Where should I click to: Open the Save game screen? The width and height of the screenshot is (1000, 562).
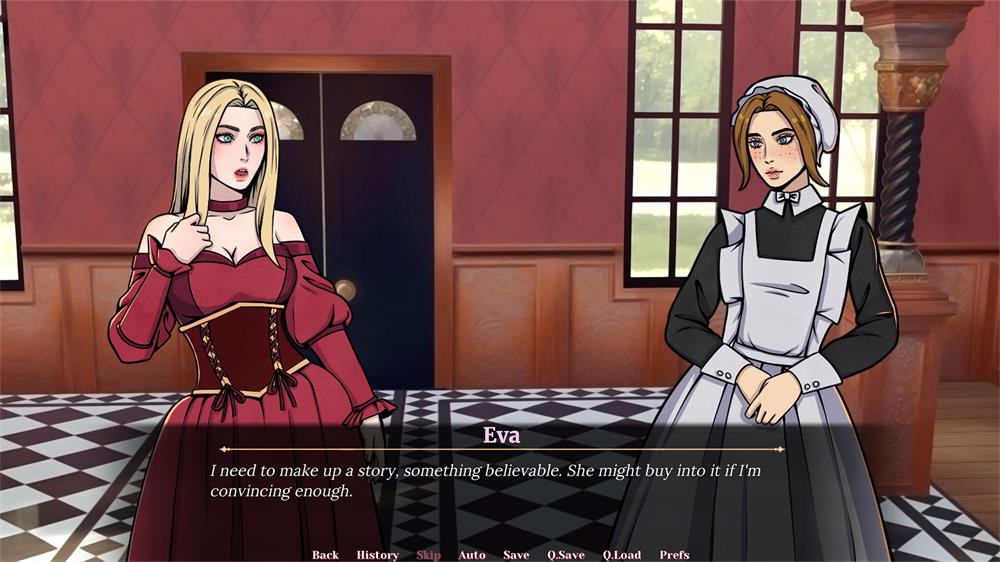(516, 555)
